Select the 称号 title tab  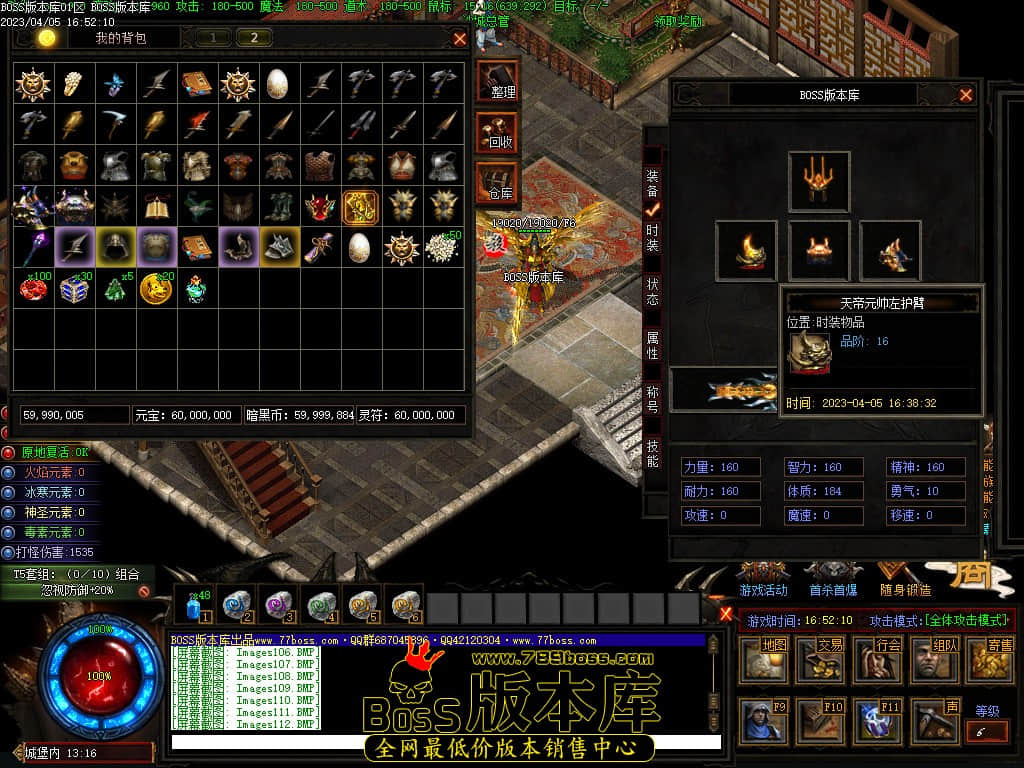(652, 399)
